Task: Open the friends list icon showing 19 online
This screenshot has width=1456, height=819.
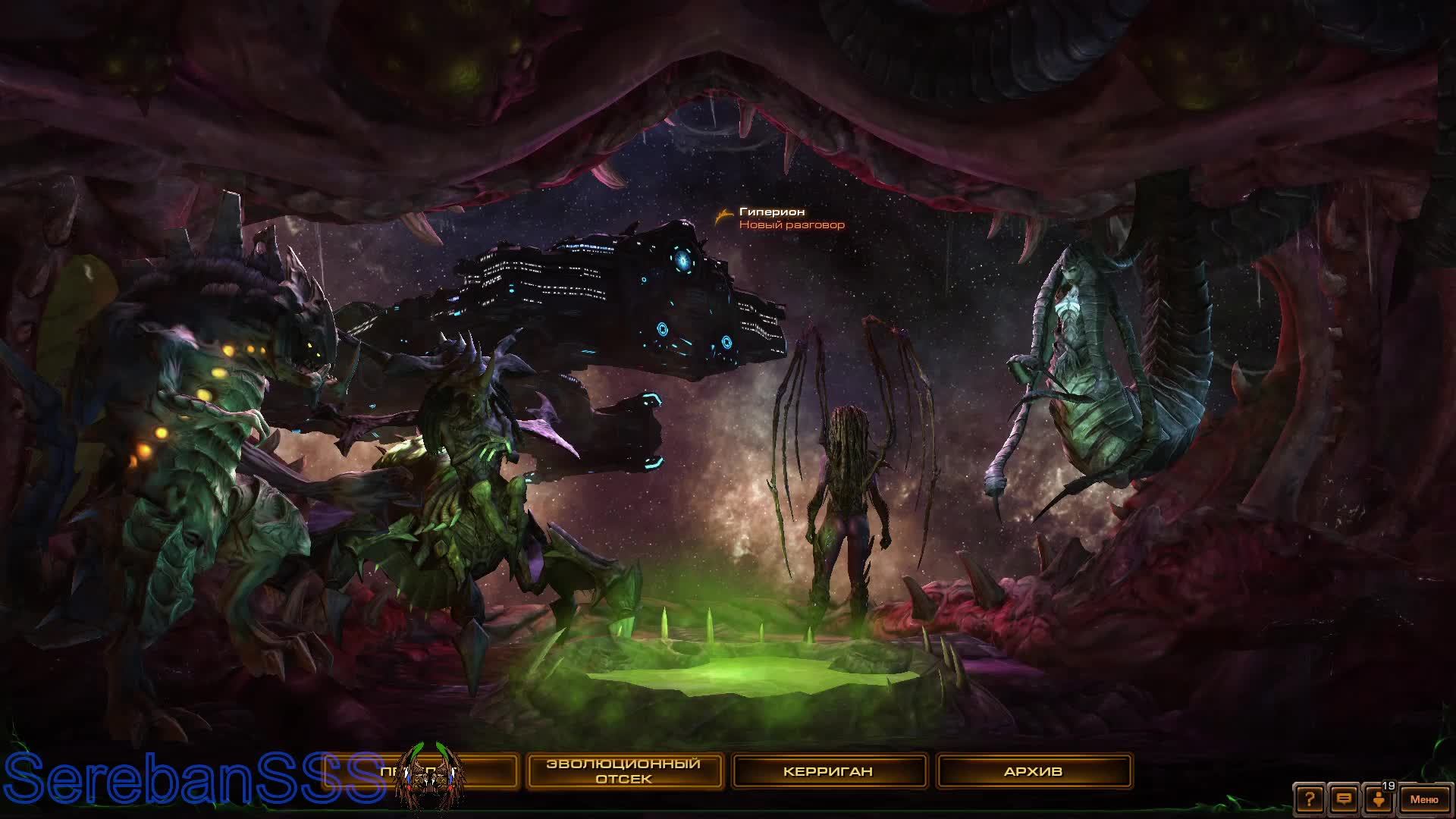Action: click(x=1379, y=799)
